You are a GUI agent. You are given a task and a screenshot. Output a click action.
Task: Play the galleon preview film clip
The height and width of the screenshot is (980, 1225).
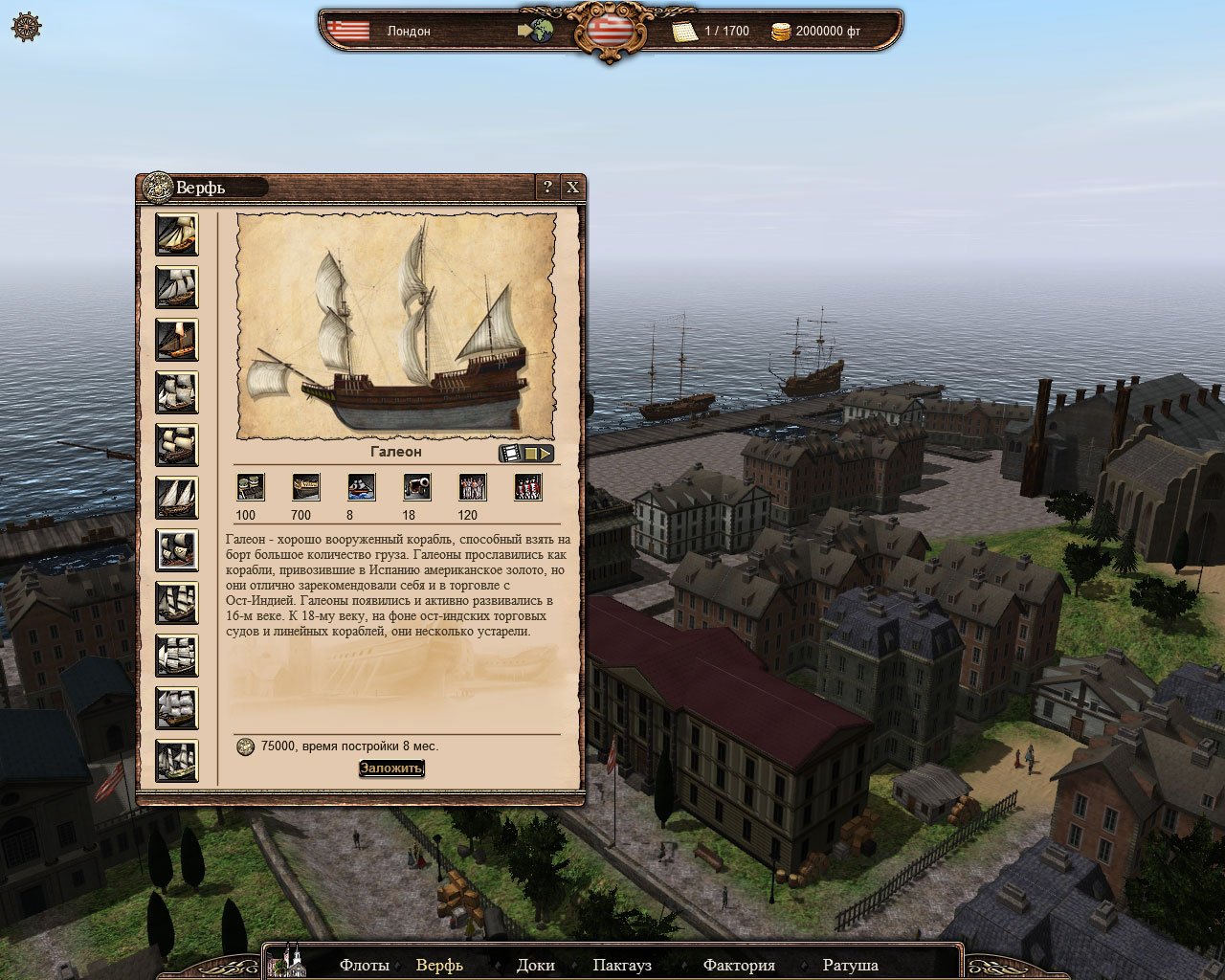point(525,454)
